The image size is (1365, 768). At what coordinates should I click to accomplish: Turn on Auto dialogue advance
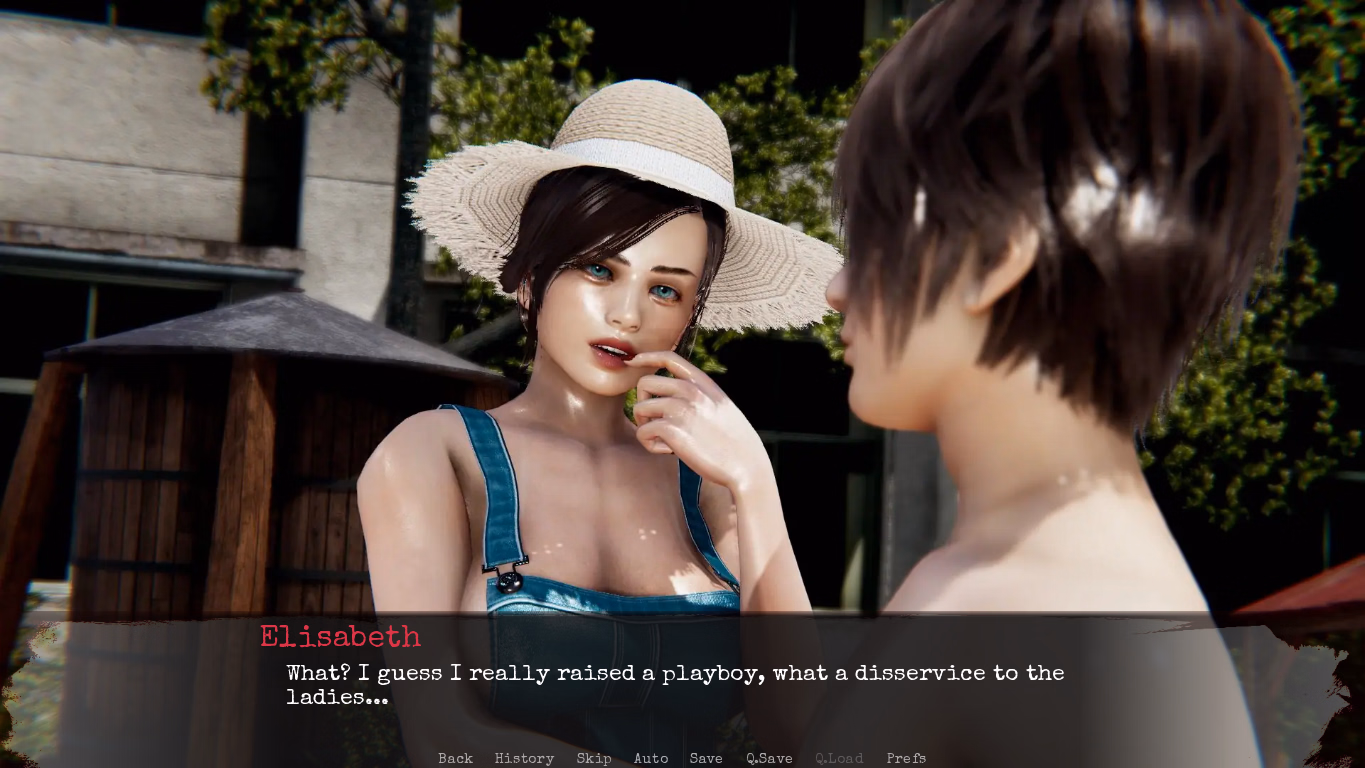[651, 758]
